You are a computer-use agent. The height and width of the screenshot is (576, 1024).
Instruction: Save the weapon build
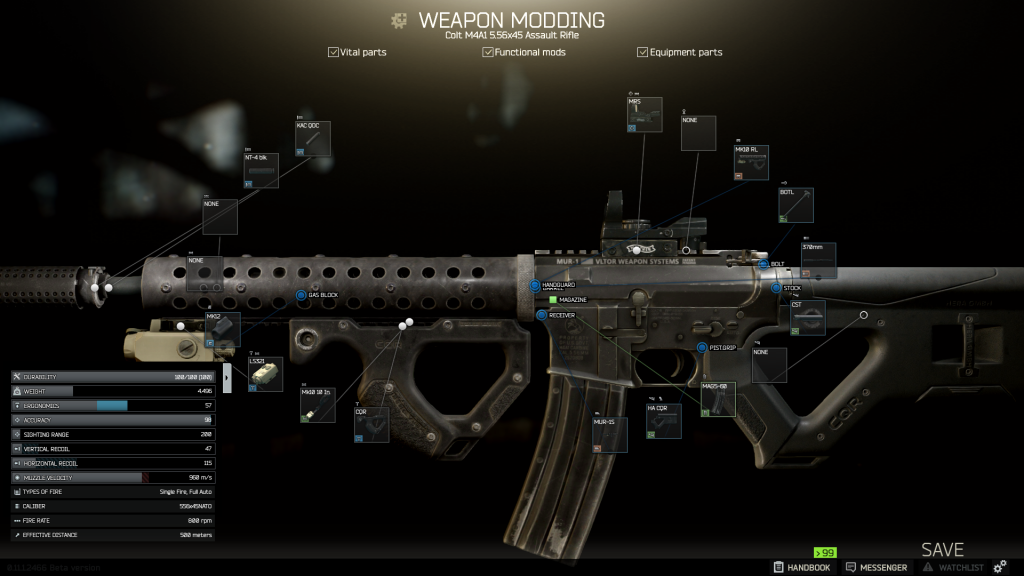(942, 550)
